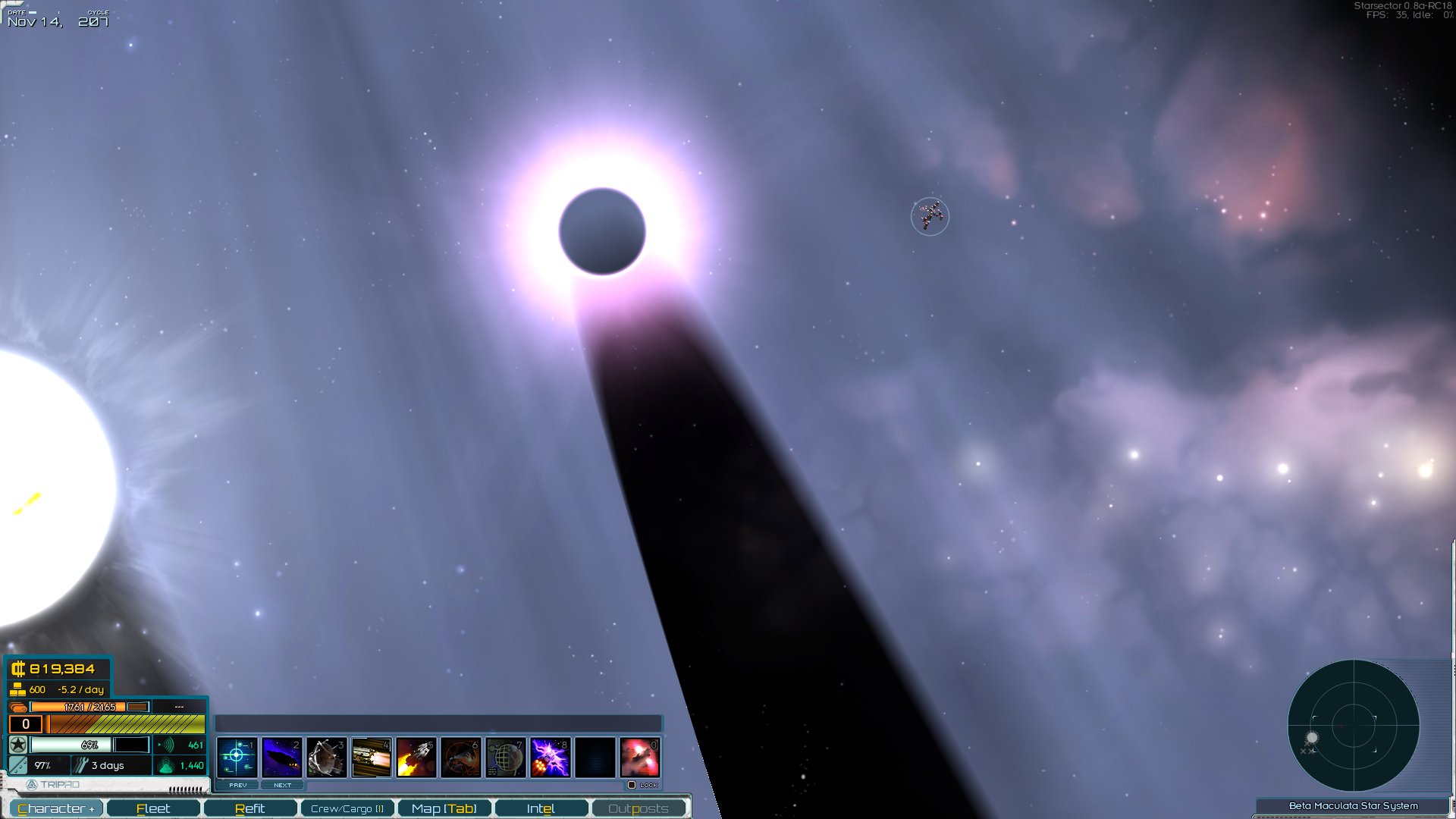This screenshot has width=1456, height=819.
Task: Click the sensor strength icon showing 461
Action: pyautogui.click(x=166, y=746)
